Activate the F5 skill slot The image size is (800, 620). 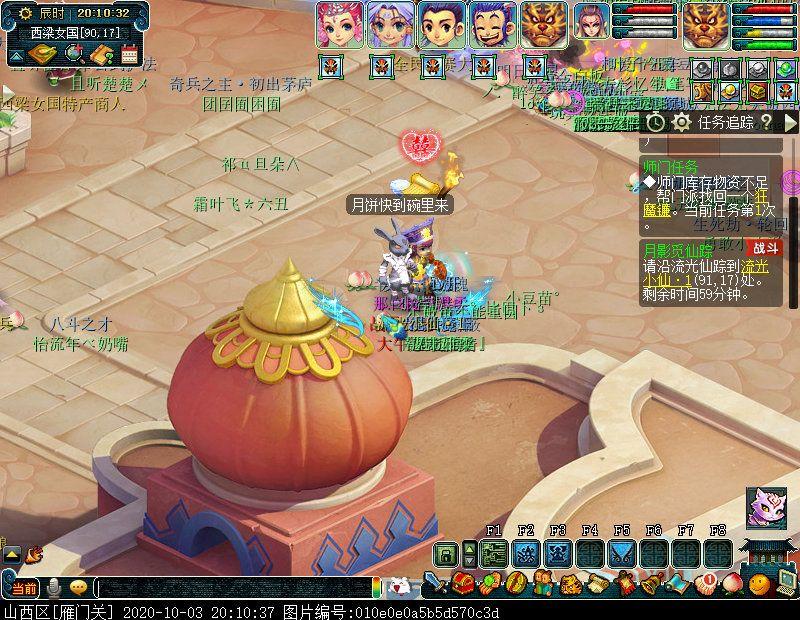[622, 553]
